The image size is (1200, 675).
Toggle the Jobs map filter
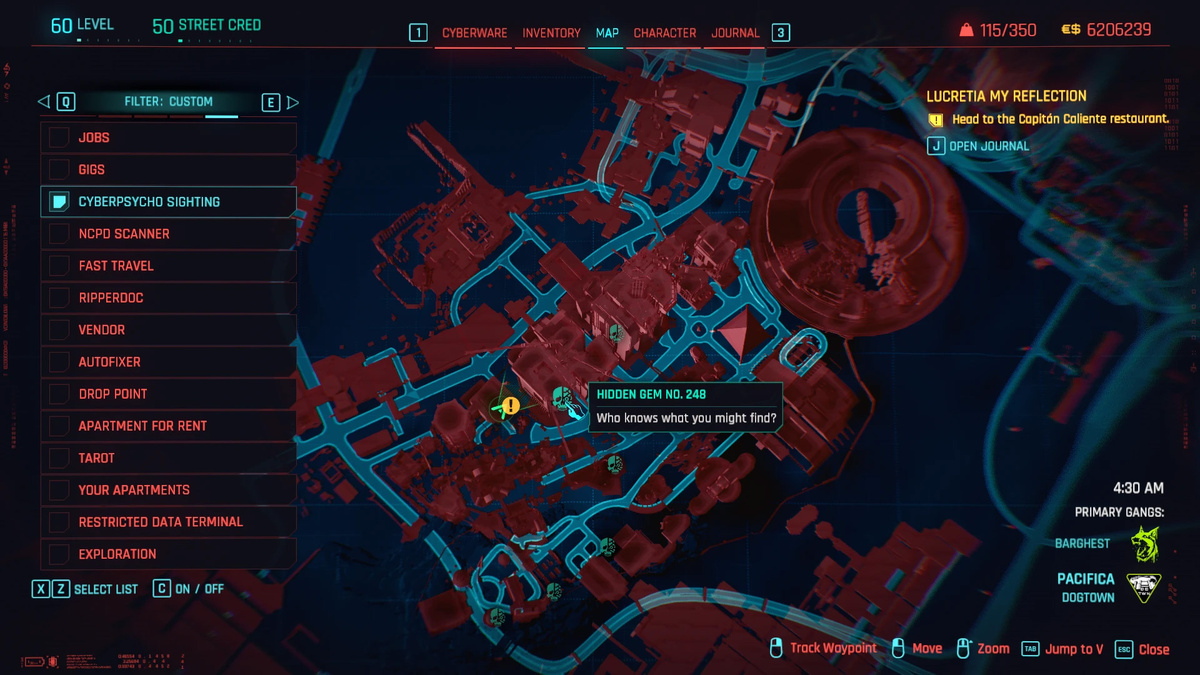point(168,138)
